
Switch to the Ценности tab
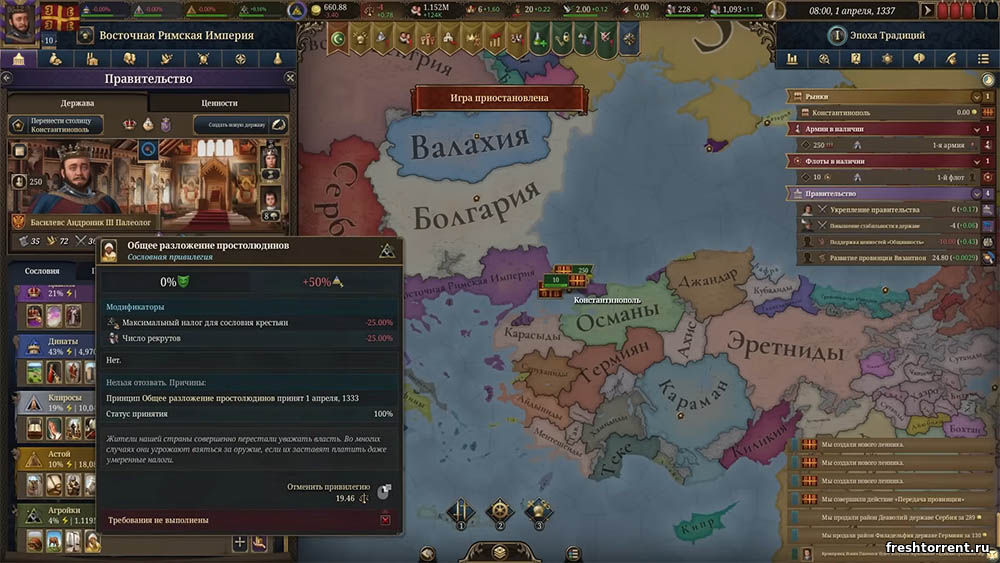220,102
